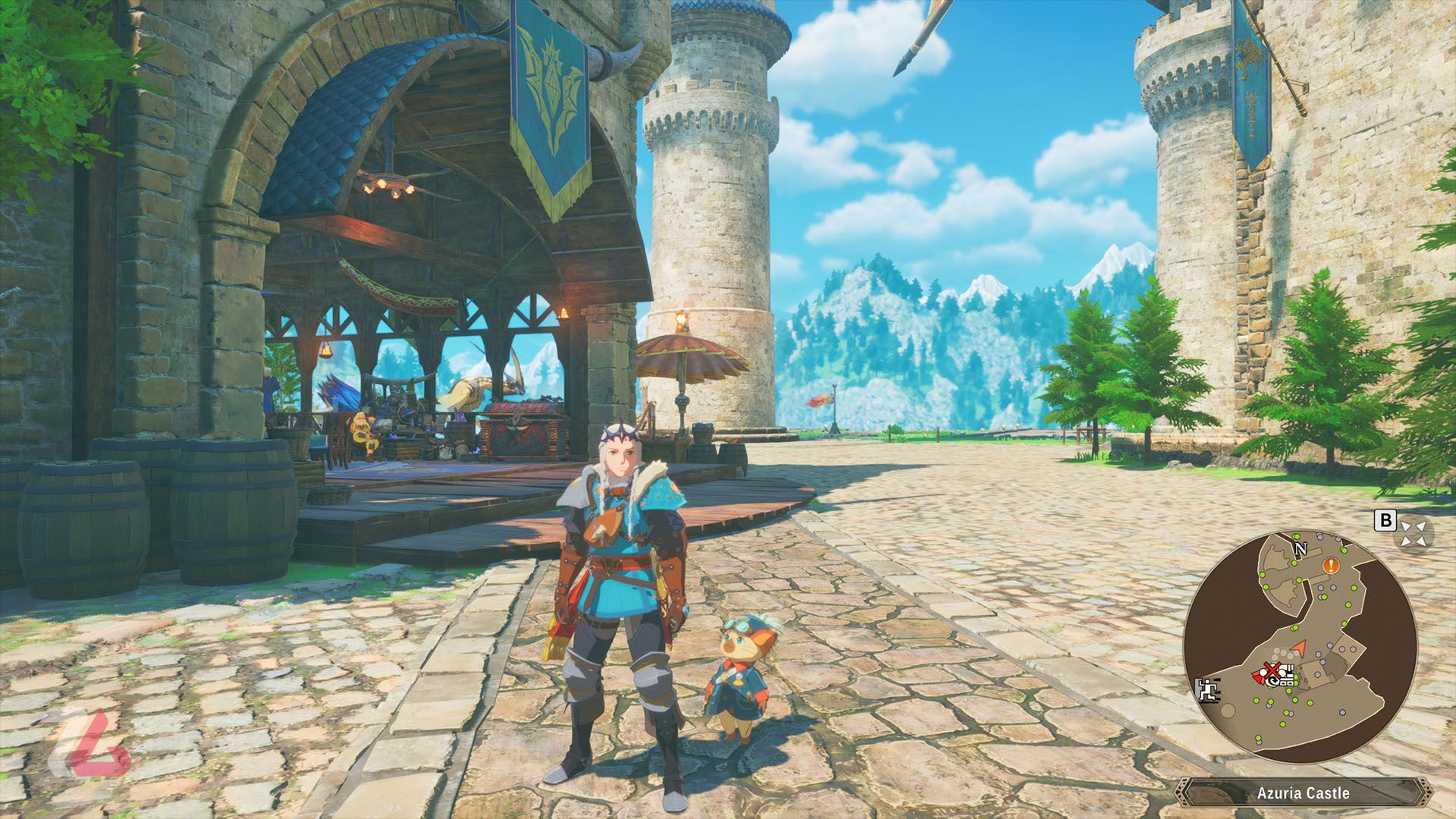This screenshot has height=819, width=1456.
Task: Click the orange exclamation quest marker on the minimap
Action: [x=1330, y=566]
